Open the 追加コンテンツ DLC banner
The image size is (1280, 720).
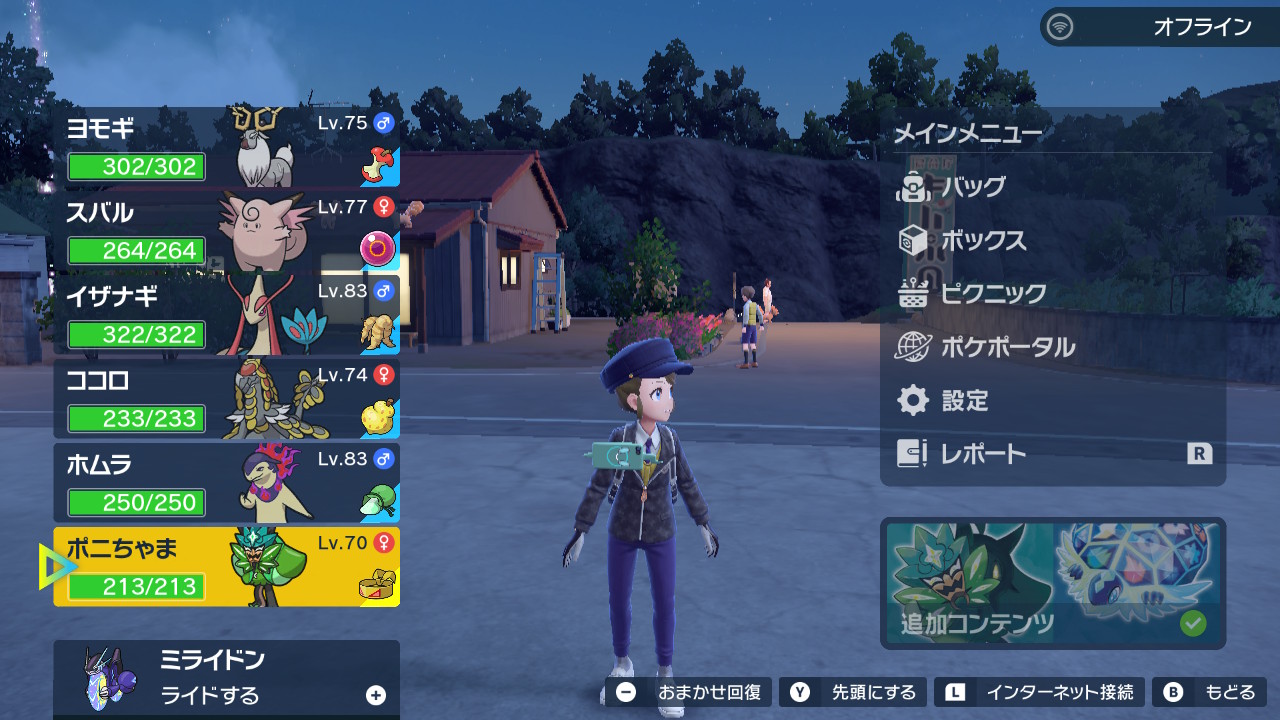(1052, 583)
